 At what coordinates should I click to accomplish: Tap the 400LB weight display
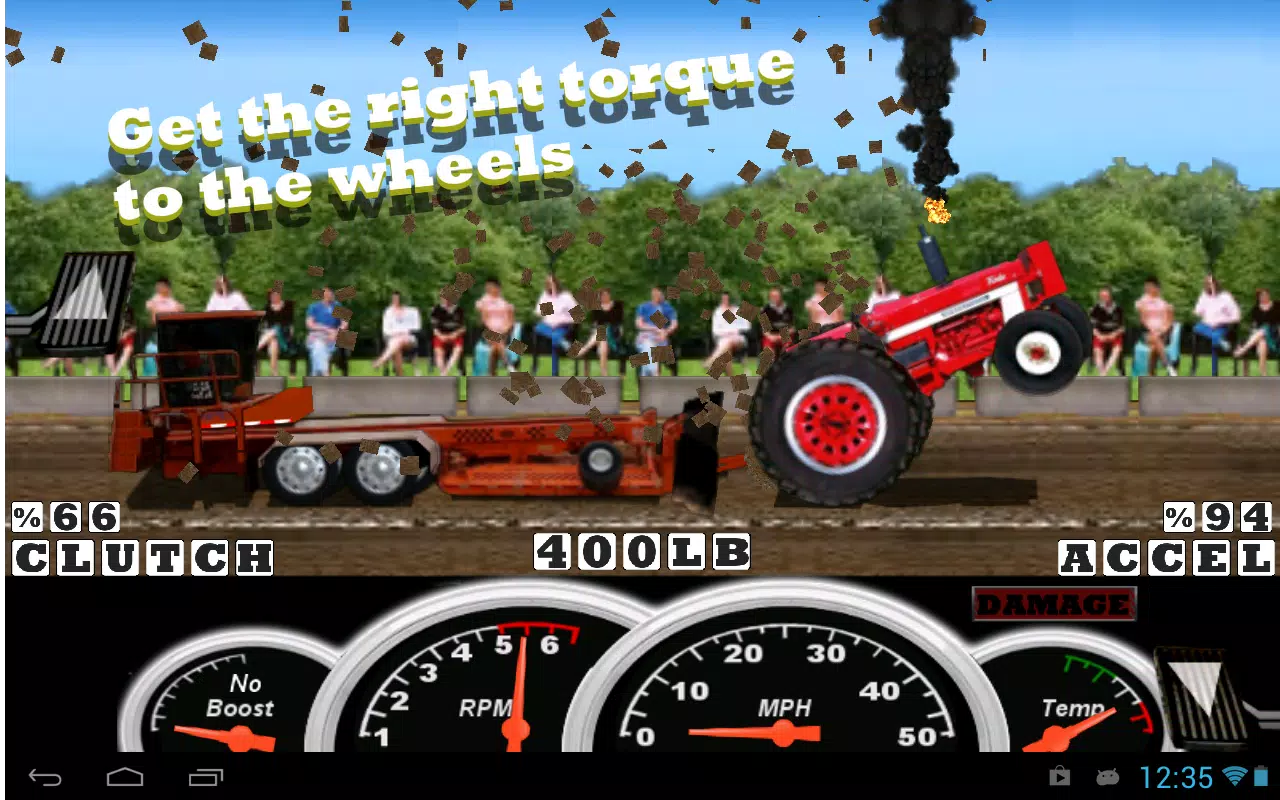point(644,551)
